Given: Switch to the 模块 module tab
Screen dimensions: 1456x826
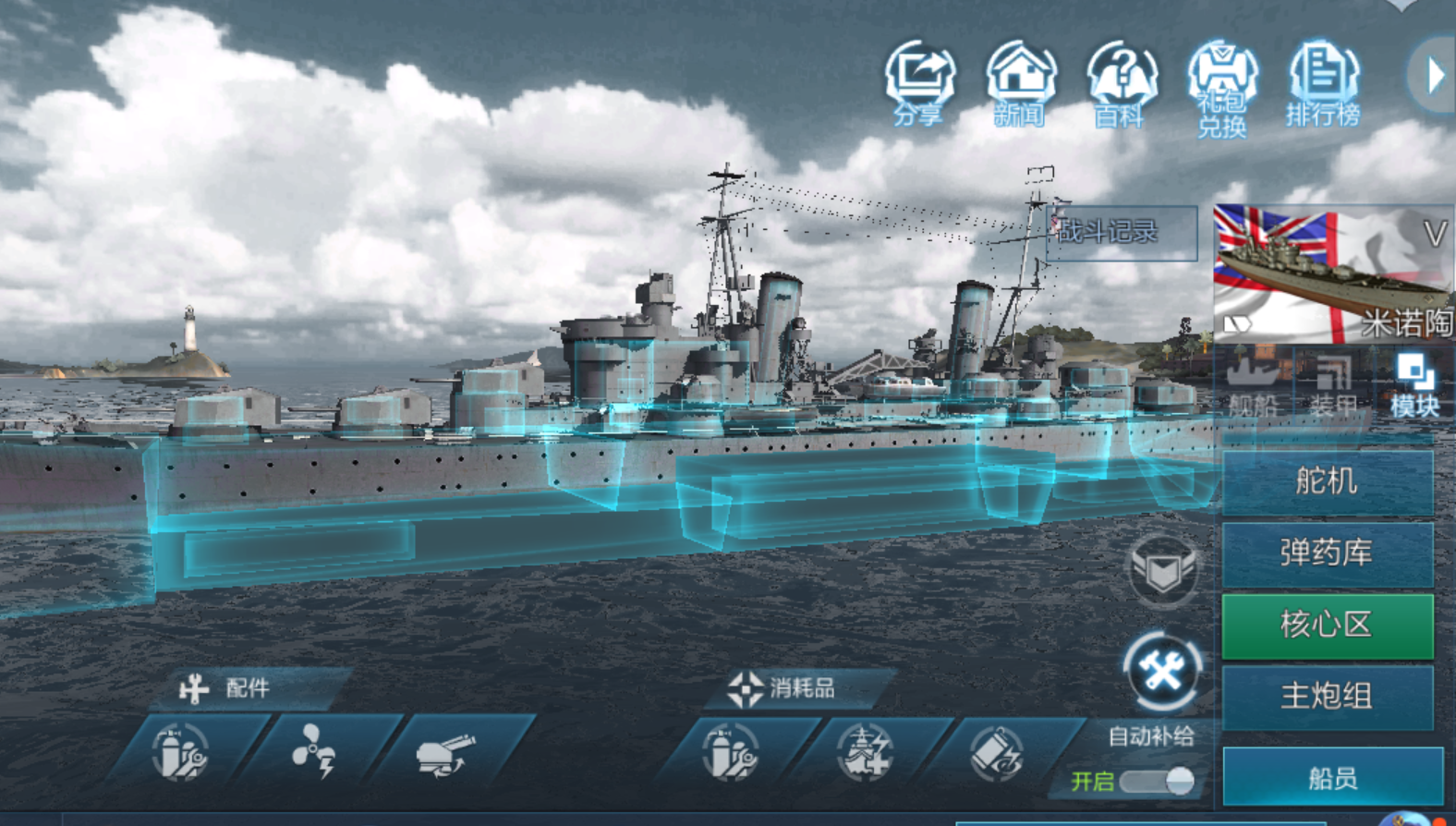Looking at the screenshot, I should (x=1414, y=385).
